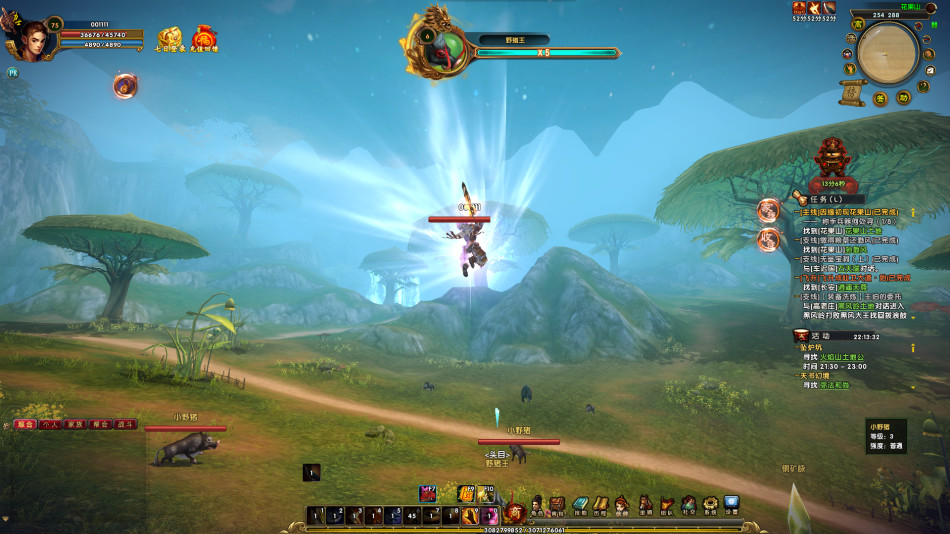This screenshot has width=950, height=534.
Task: Activate the golden hand skill in slot 9
Action: 469,516
